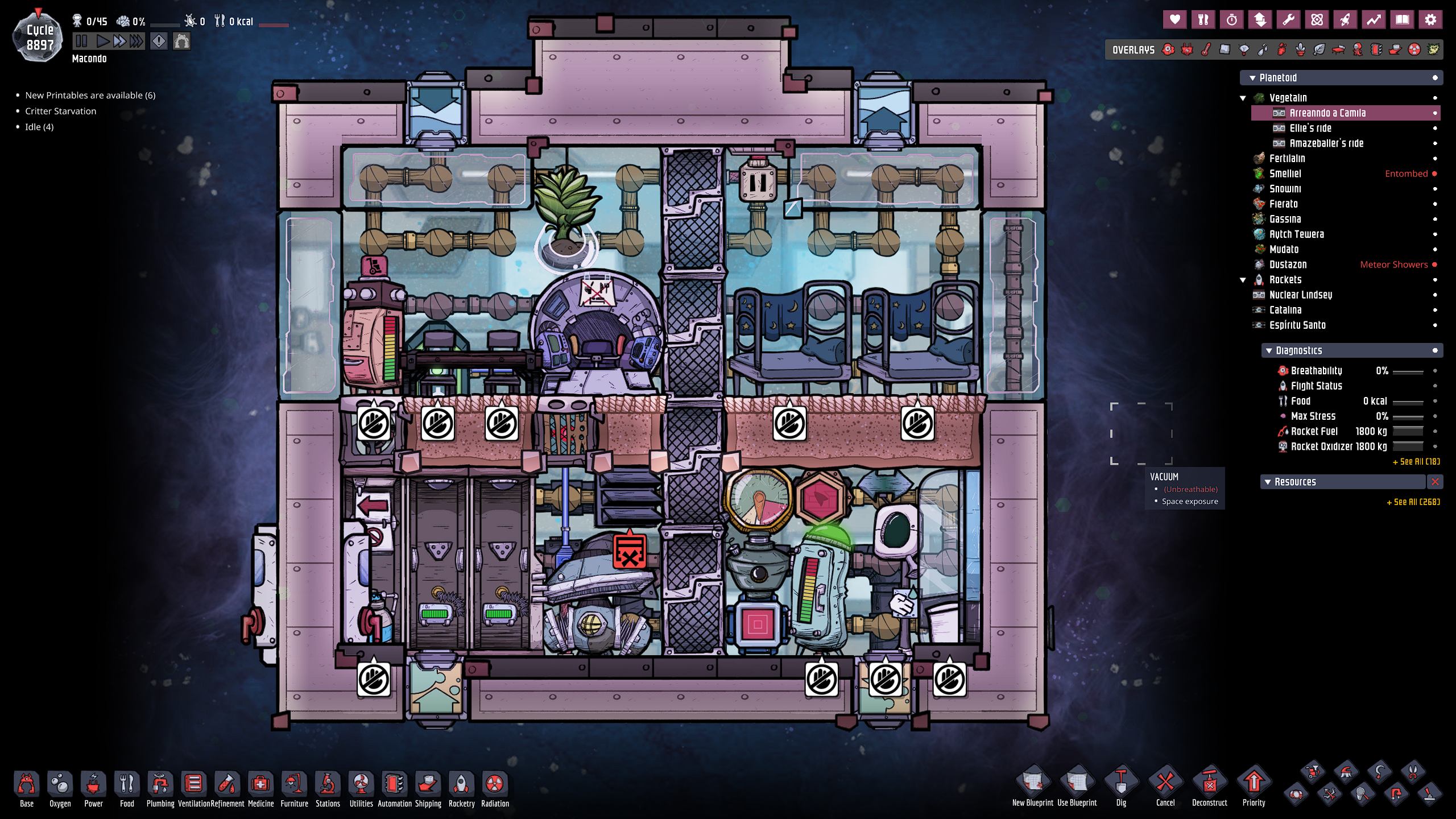Screen dimensions: 1456x819
Task: Create a New Blueprint
Action: click(1032, 786)
